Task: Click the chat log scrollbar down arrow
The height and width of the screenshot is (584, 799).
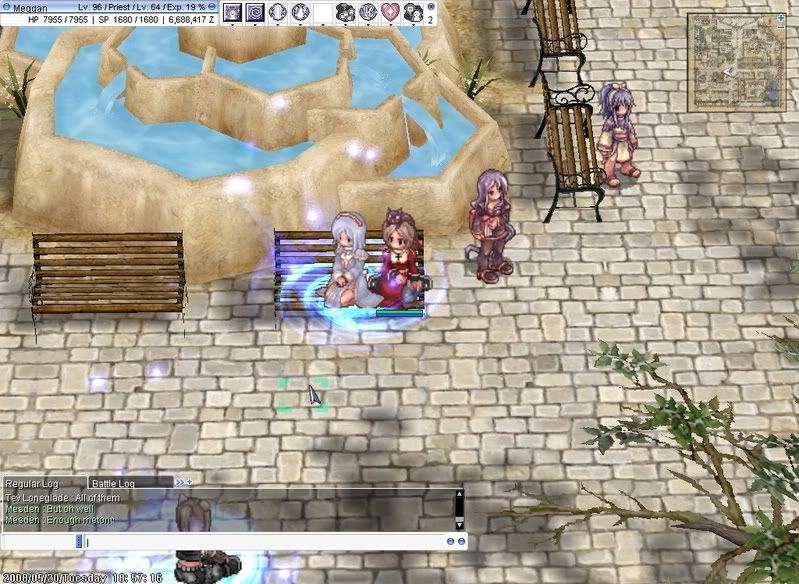Action: coord(460,524)
